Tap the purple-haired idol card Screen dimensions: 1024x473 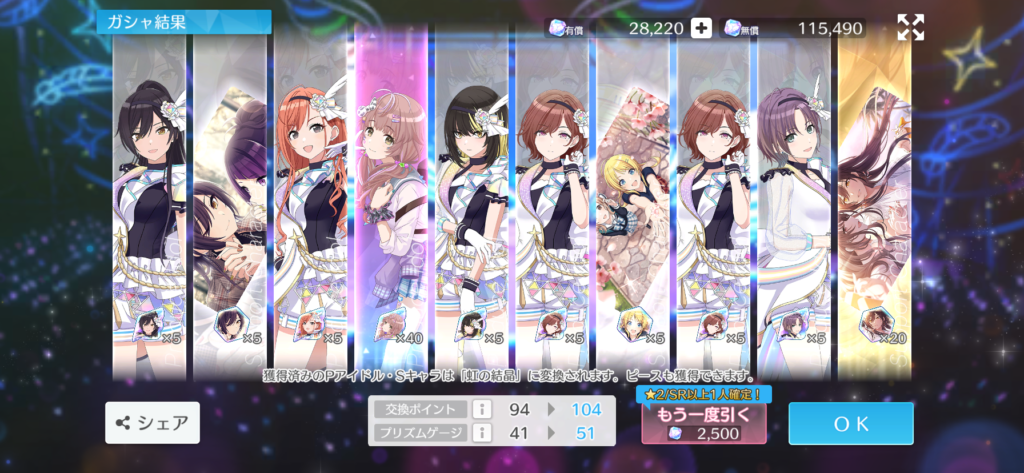pos(794,200)
